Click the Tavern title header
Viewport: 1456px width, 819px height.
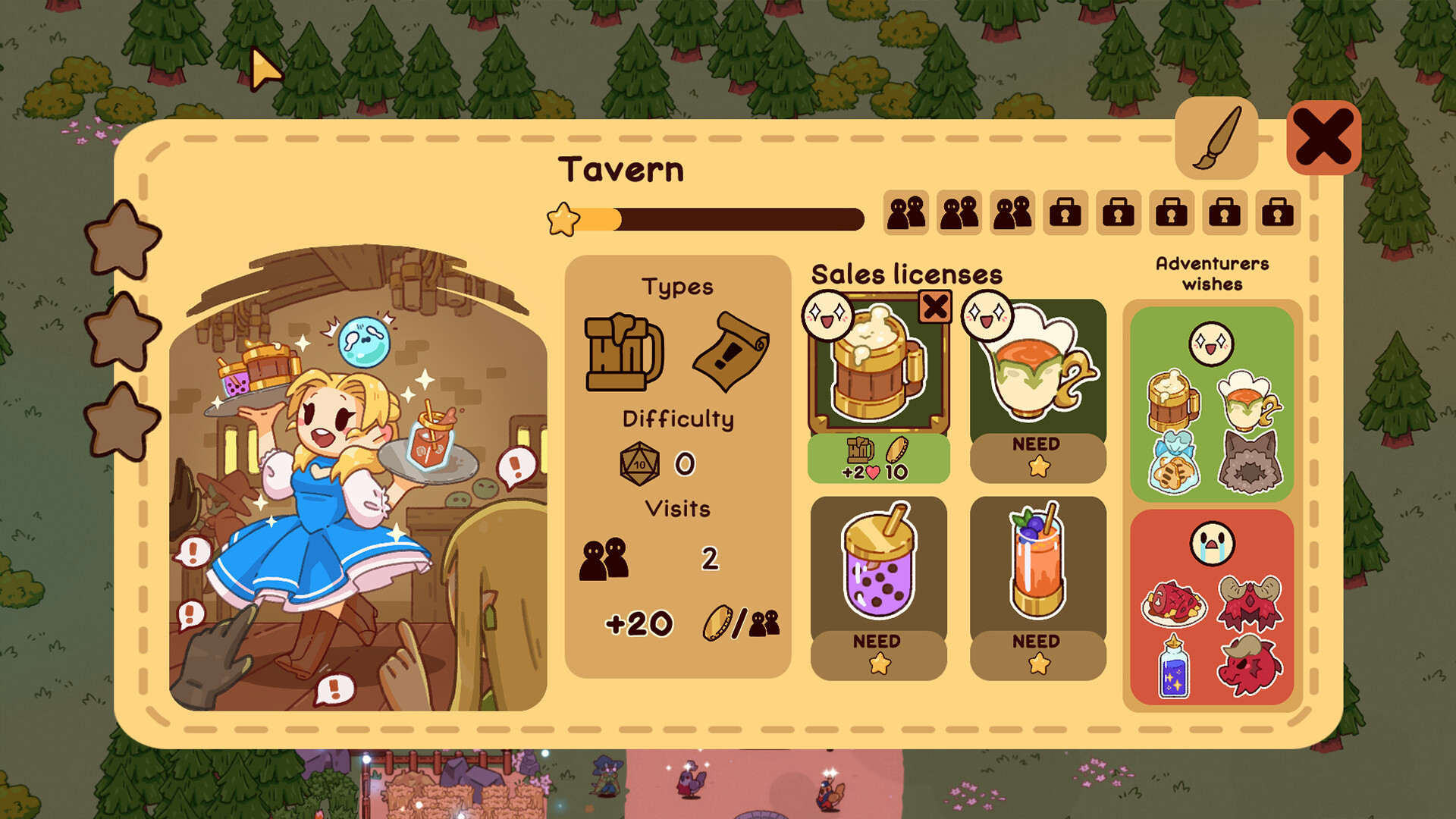pyautogui.click(x=621, y=169)
